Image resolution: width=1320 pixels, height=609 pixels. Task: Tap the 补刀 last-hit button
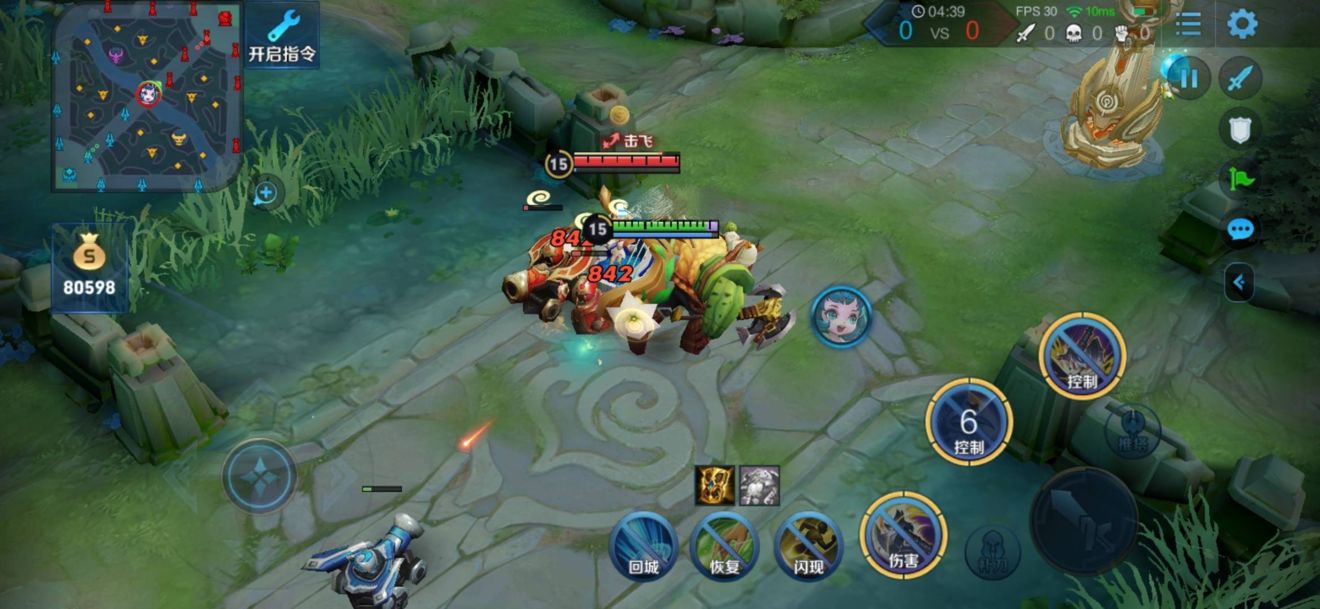tap(992, 552)
